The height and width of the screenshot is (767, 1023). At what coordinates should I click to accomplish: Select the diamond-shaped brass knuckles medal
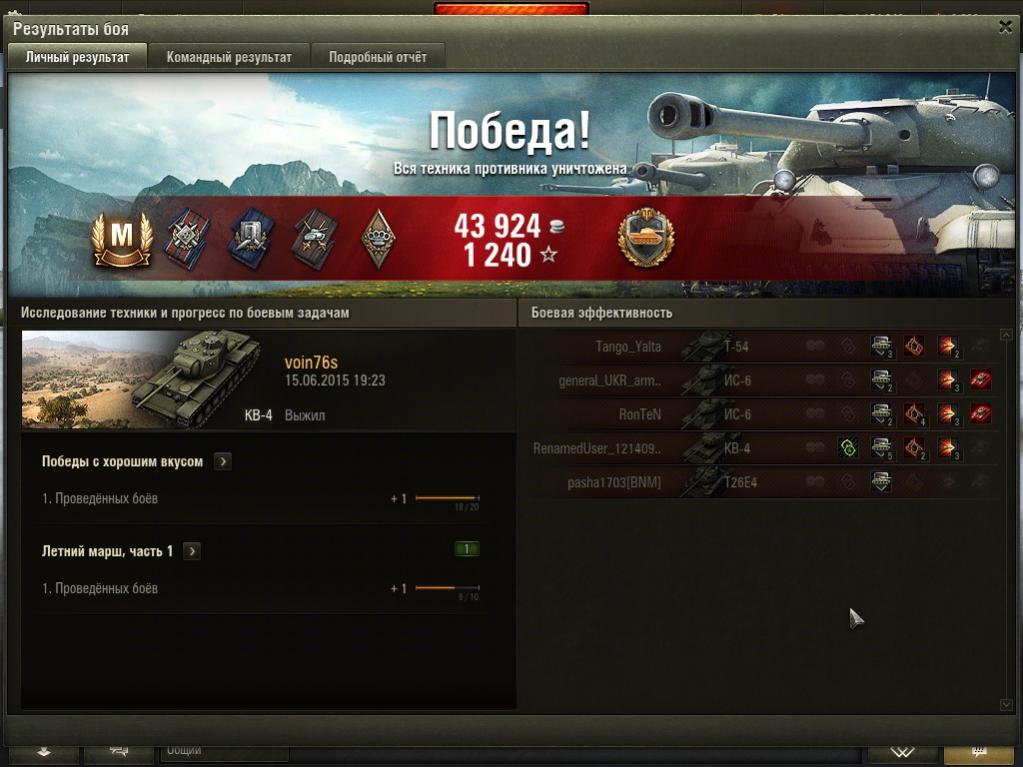pos(377,237)
